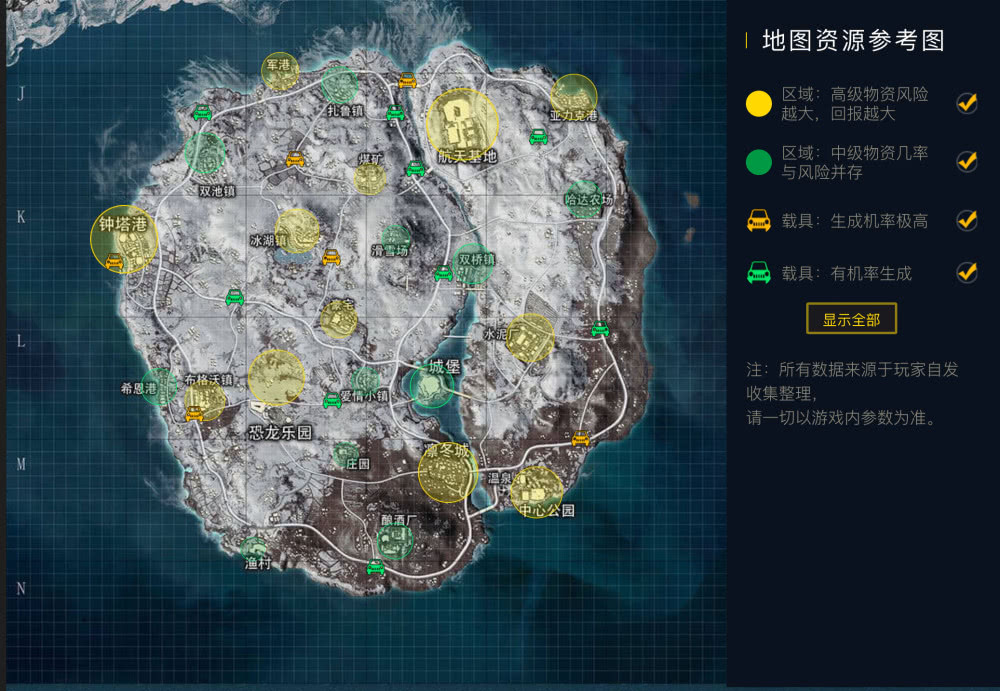Click the 水泥厂 yellow zone marker

[x=530, y=338]
